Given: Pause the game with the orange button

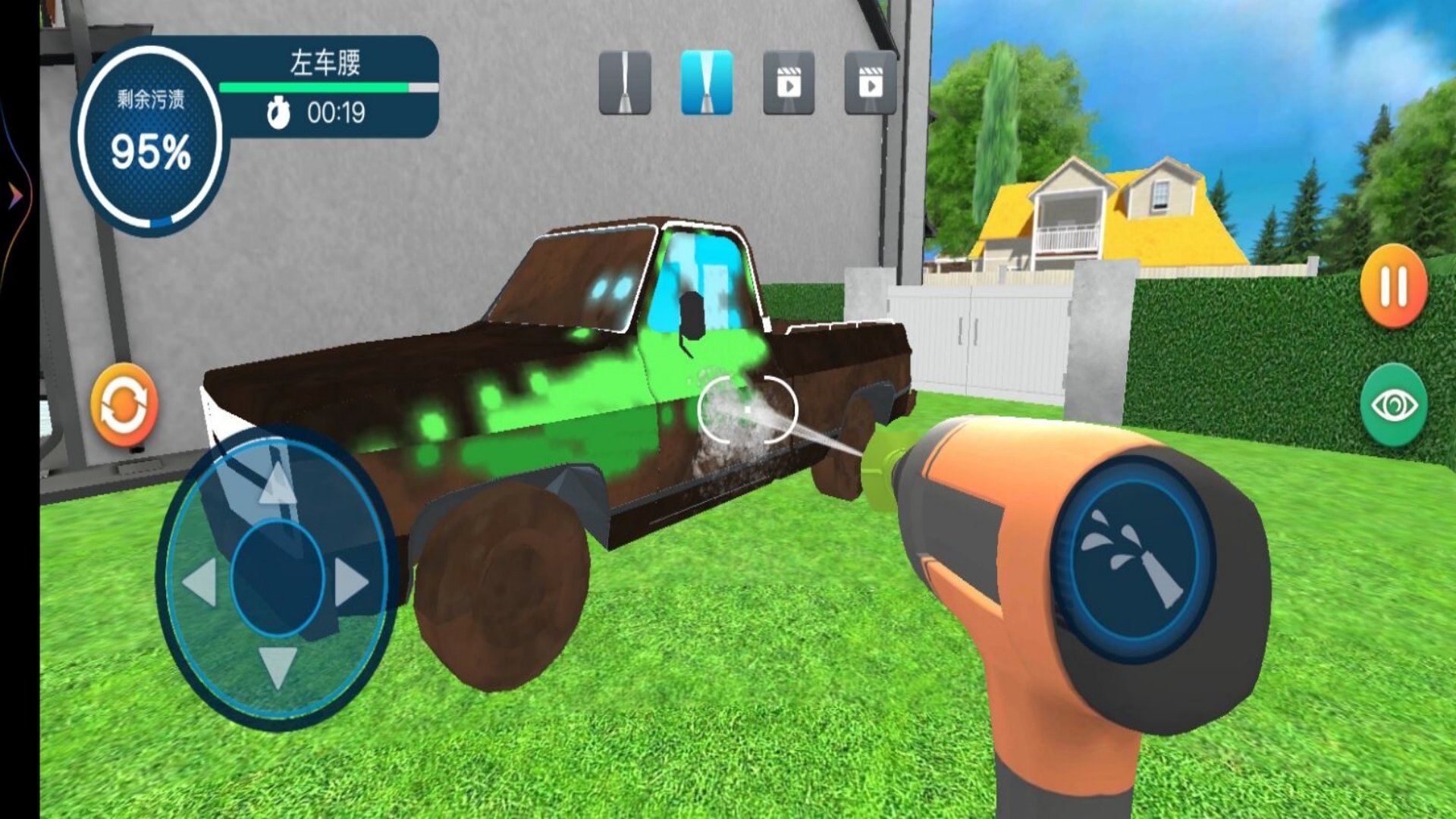Looking at the screenshot, I should [x=1394, y=286].
